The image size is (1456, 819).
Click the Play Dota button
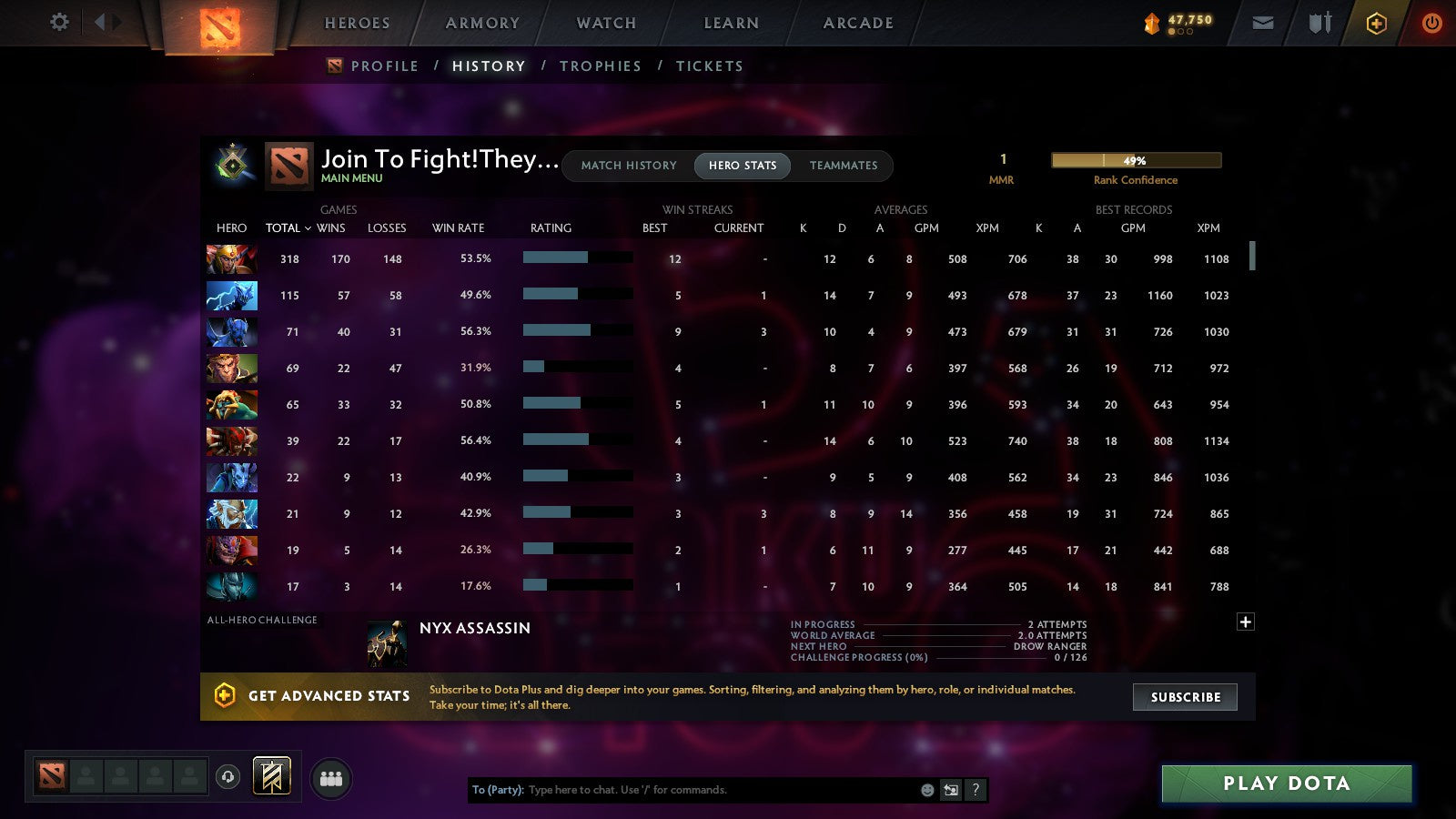pyautogui.click(x=1286, y=783)
